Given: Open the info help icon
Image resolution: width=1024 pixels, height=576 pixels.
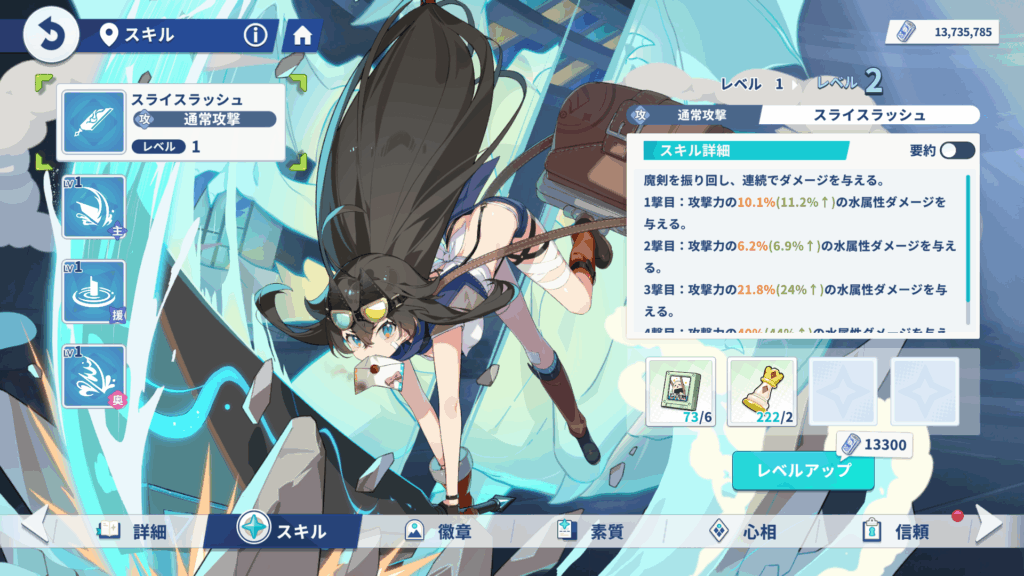Looking at the screenshot, I should (256, 36).
